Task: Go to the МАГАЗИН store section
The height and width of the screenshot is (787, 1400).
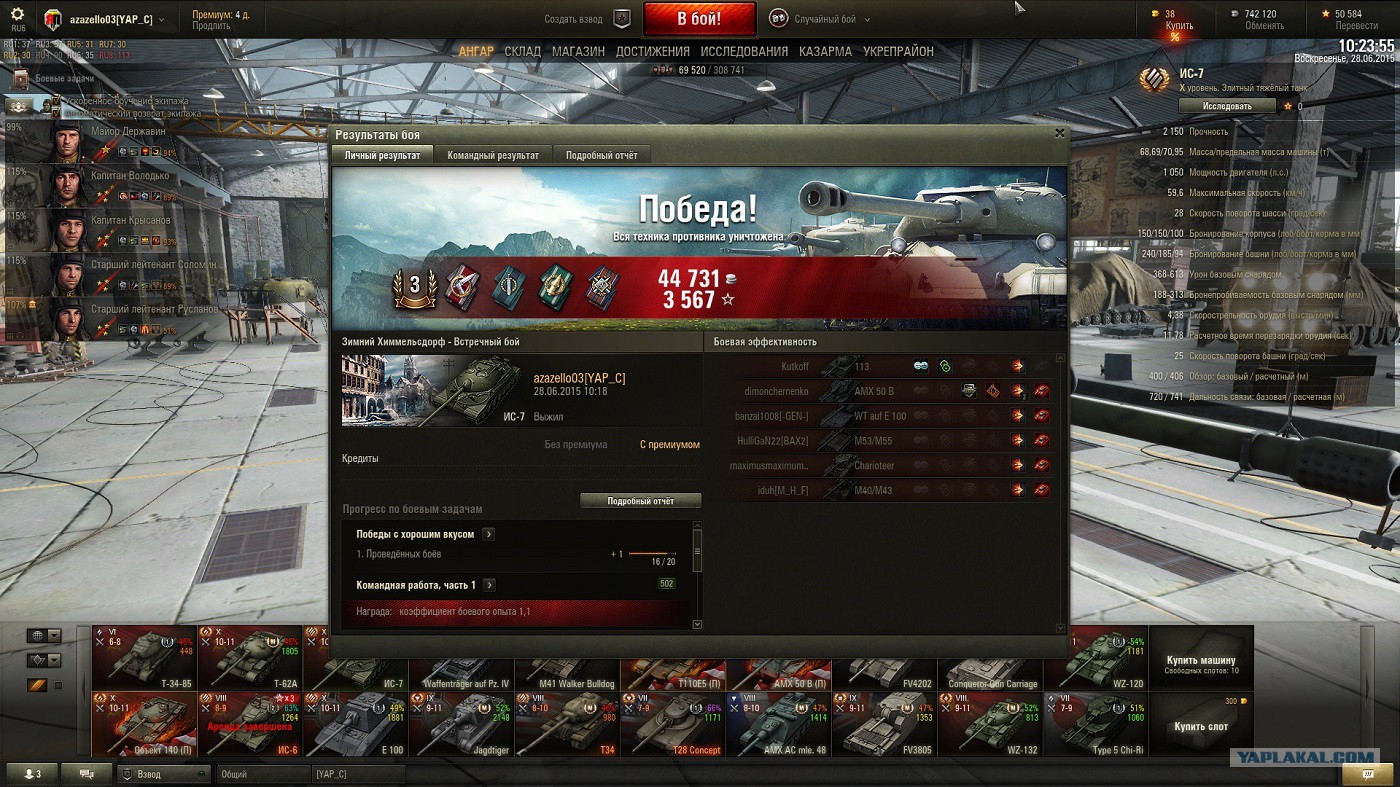Action: coord(578,51)
